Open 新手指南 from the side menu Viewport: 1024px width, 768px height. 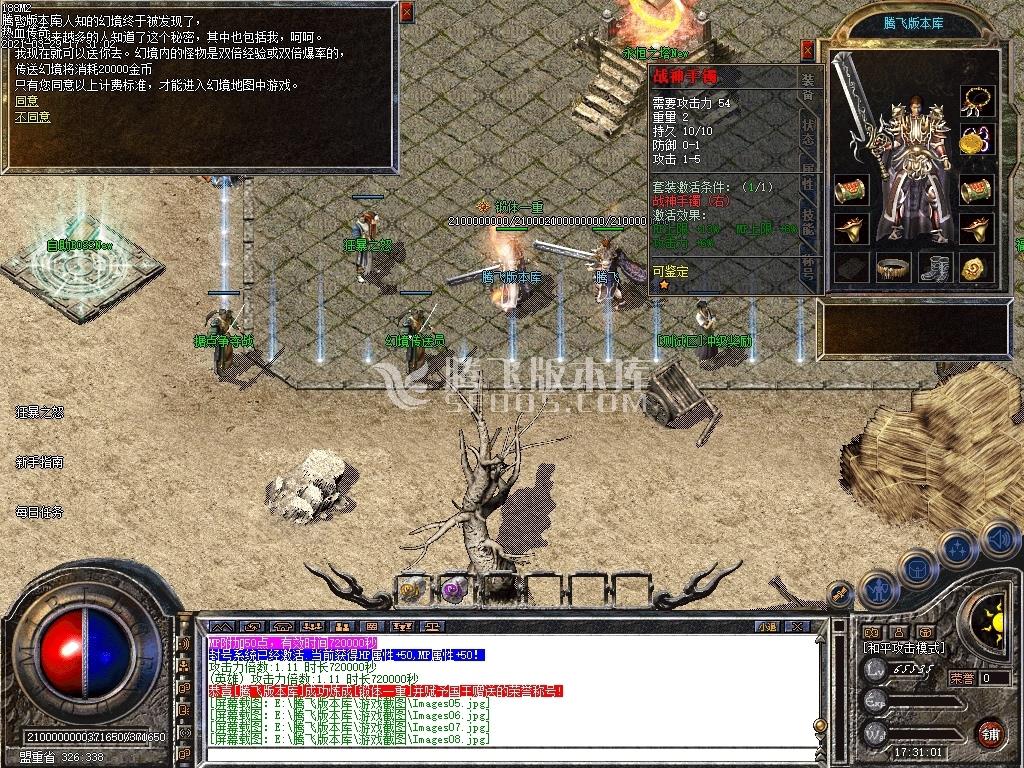pos(40,462)
